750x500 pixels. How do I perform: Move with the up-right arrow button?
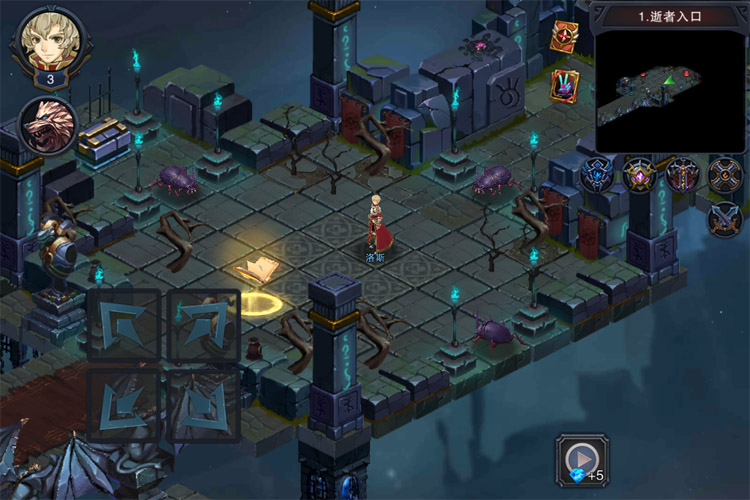tap(203, 325)
